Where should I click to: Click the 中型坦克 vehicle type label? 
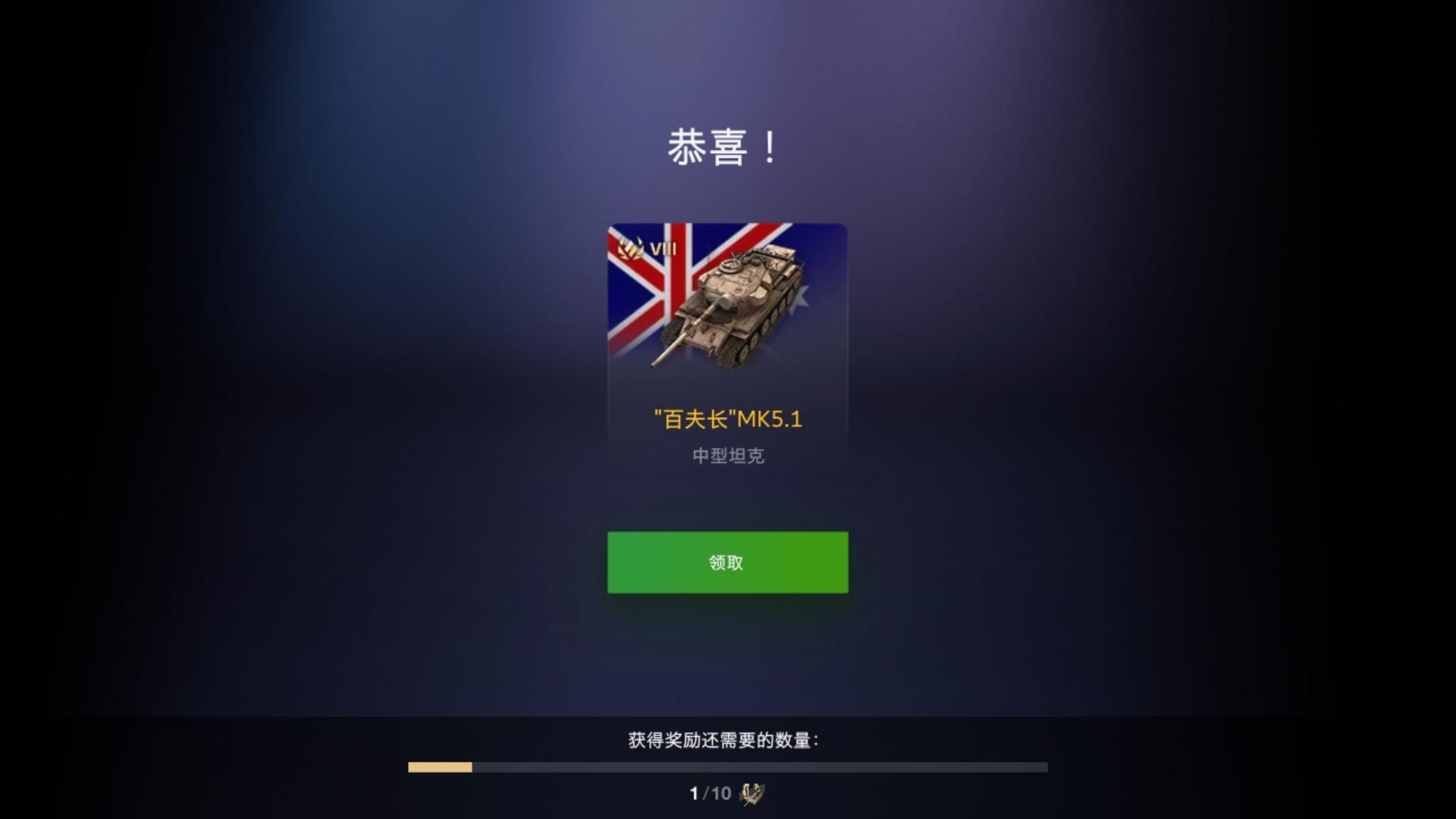tap(726, 456)
